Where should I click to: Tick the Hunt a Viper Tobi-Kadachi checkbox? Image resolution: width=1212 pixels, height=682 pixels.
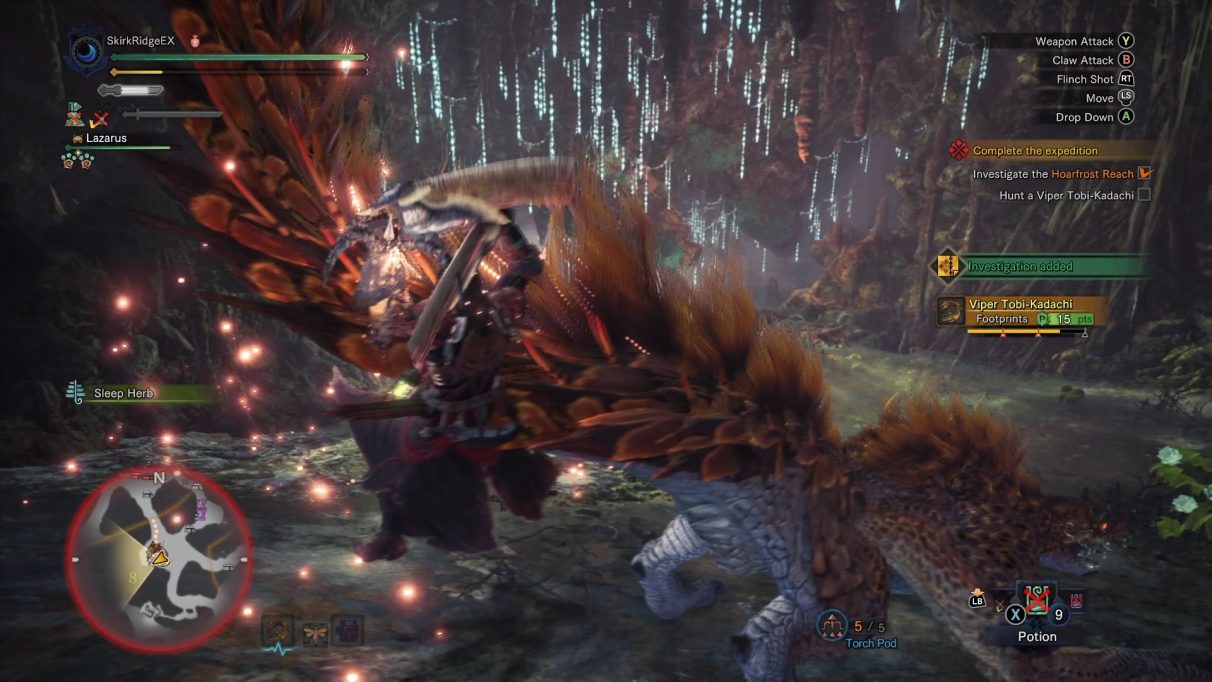point(1144,195)
